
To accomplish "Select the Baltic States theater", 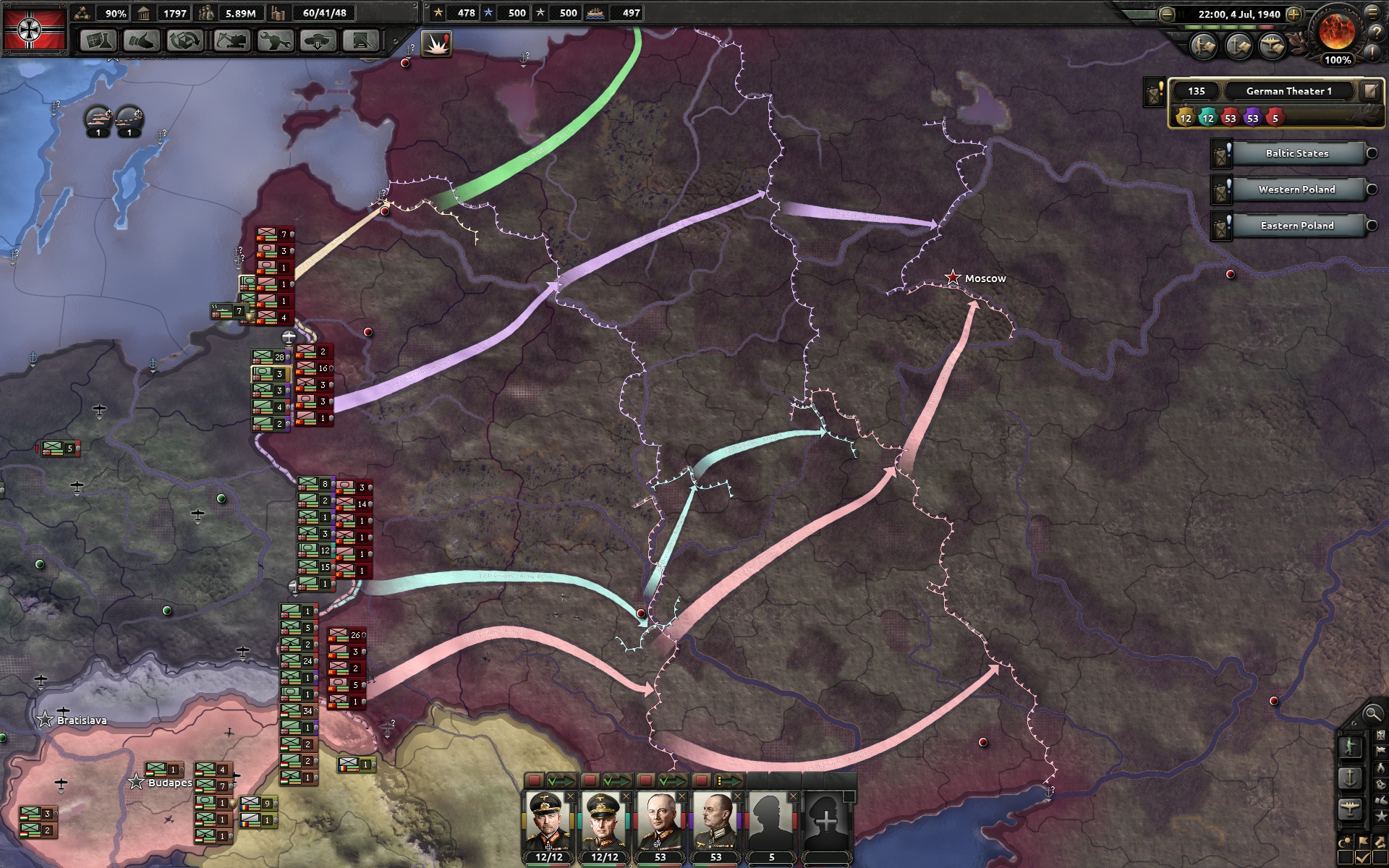I will click(x=1296, y=153).
